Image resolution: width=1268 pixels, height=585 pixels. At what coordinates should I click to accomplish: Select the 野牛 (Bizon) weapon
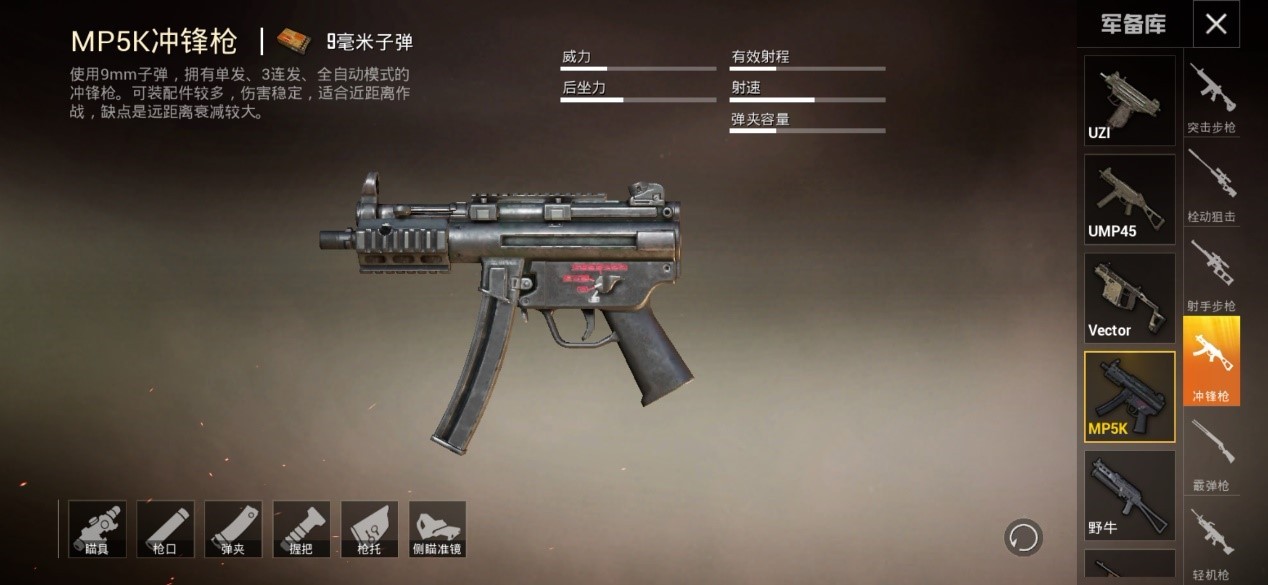click(1130, 495)
